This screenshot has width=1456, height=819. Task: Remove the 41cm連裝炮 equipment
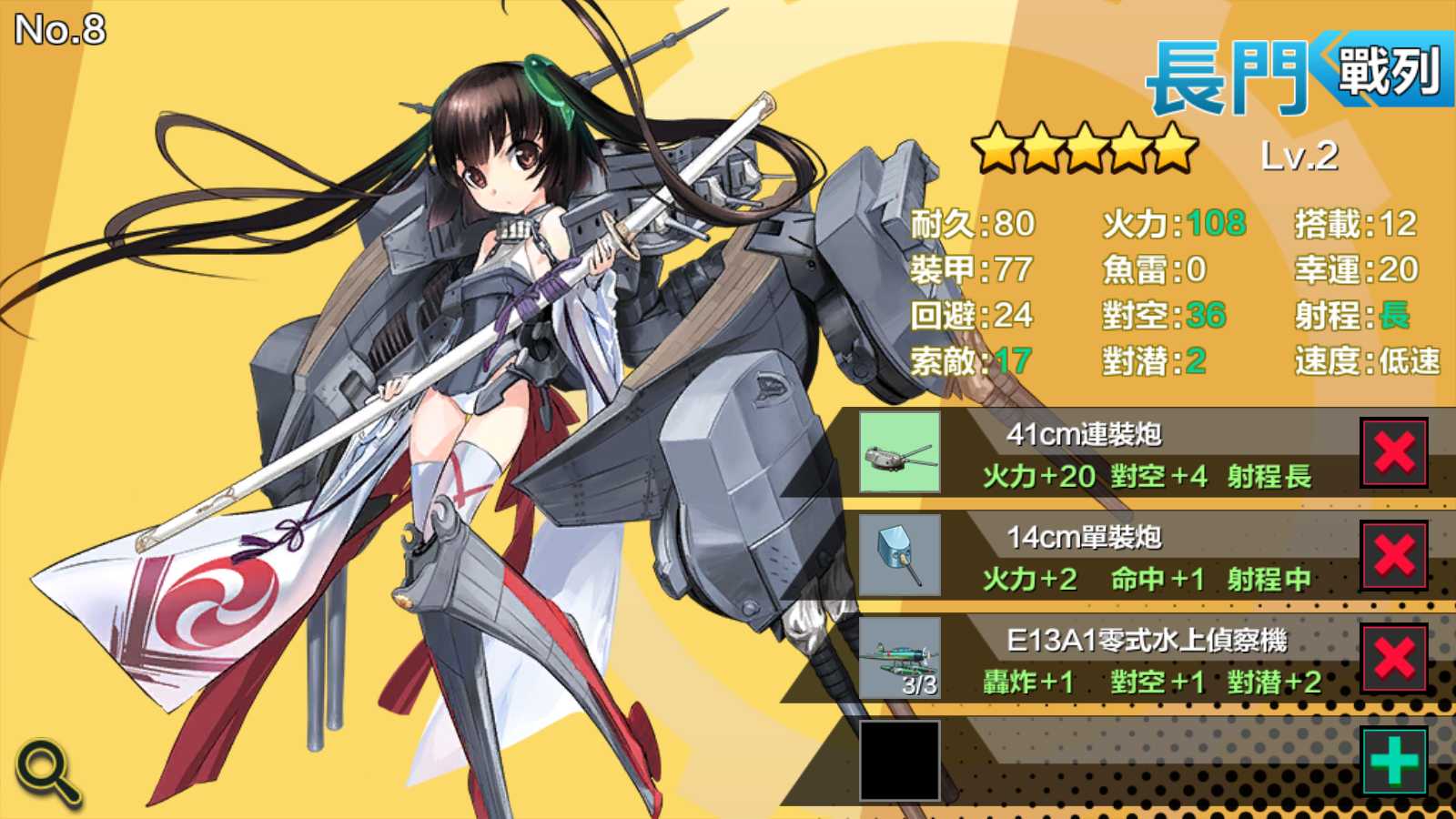pos(1394,452)
